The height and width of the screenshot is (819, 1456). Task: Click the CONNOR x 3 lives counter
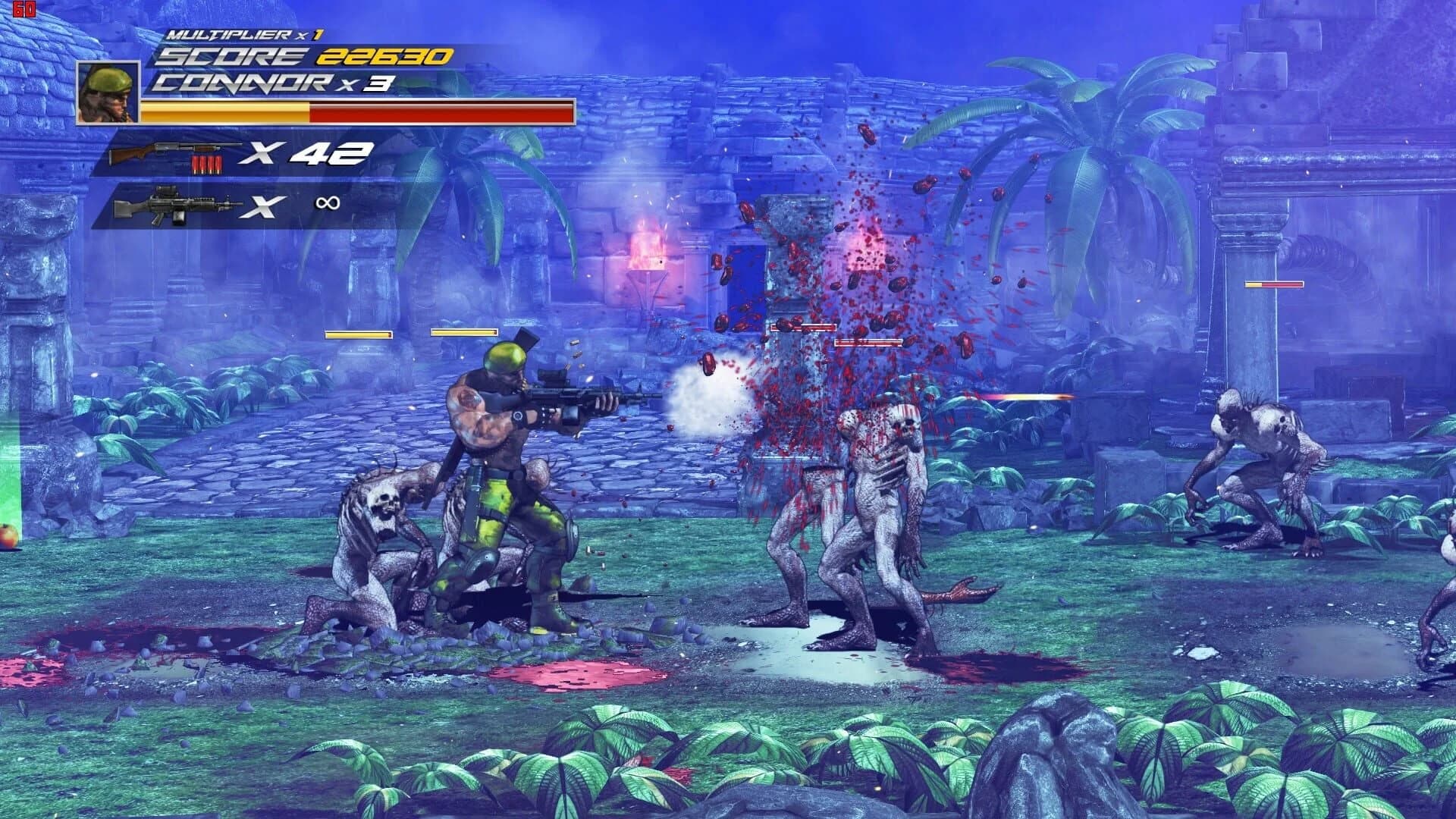(273, 85)
